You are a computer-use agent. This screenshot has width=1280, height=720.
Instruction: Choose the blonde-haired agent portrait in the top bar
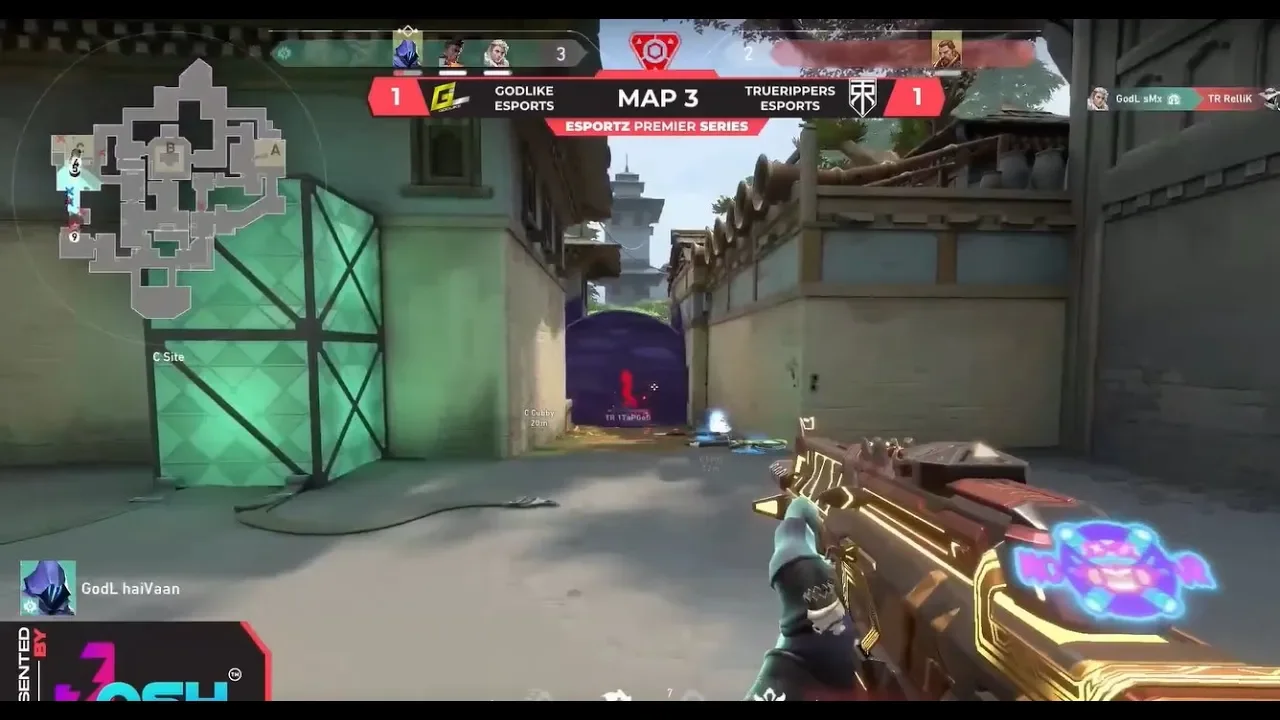(x=496, y=53)
